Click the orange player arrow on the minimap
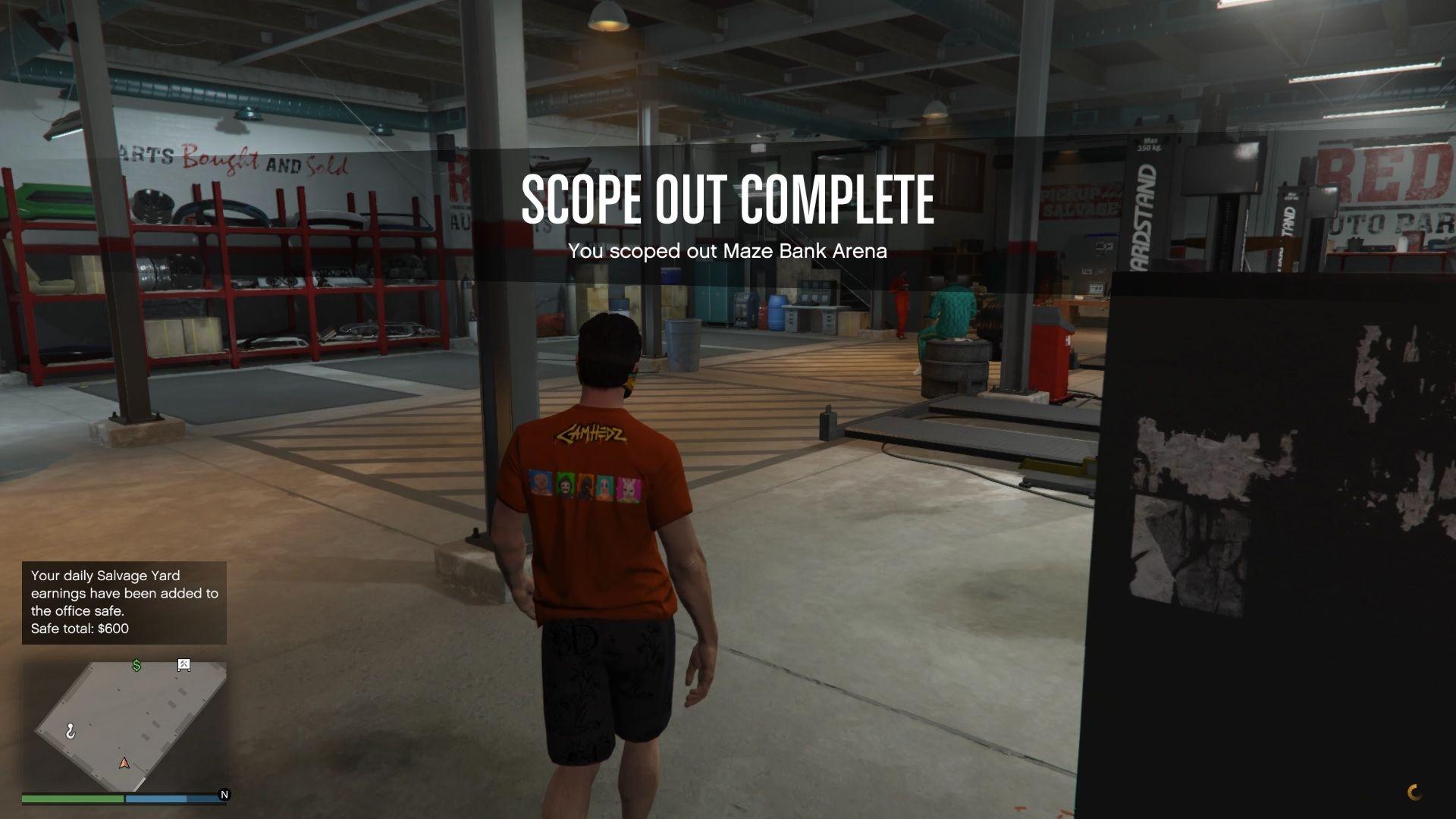 pos(124,764)
